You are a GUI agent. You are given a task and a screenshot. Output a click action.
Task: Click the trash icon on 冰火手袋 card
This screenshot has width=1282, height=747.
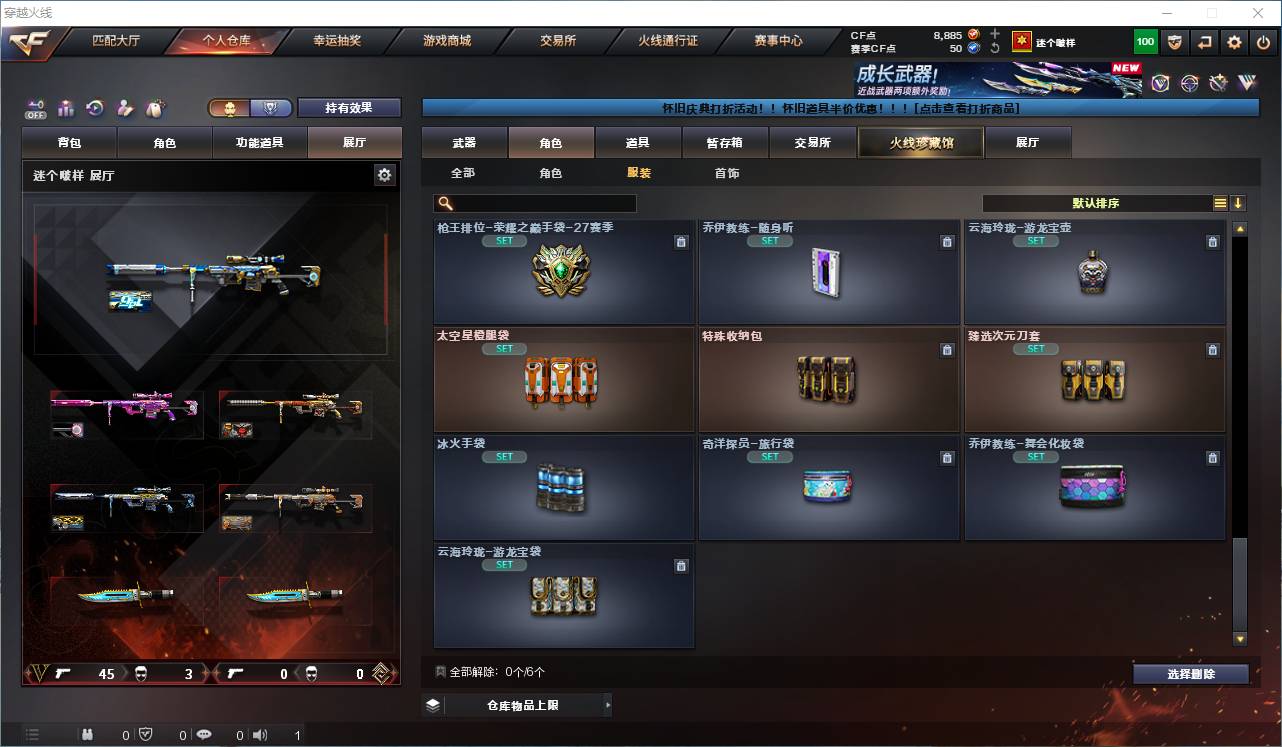(681, 457)
